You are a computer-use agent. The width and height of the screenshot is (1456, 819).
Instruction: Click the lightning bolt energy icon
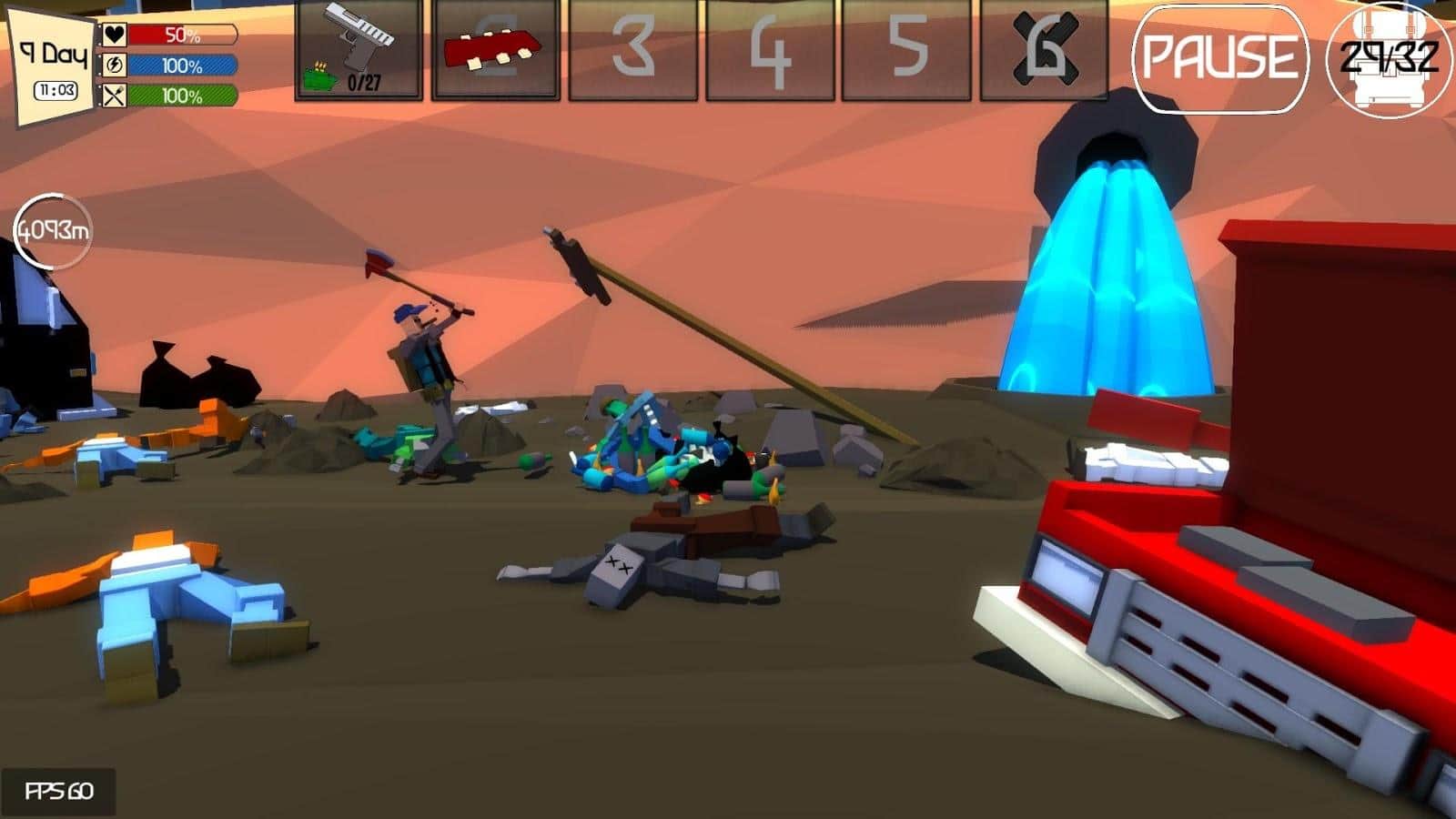coord(113,64)
